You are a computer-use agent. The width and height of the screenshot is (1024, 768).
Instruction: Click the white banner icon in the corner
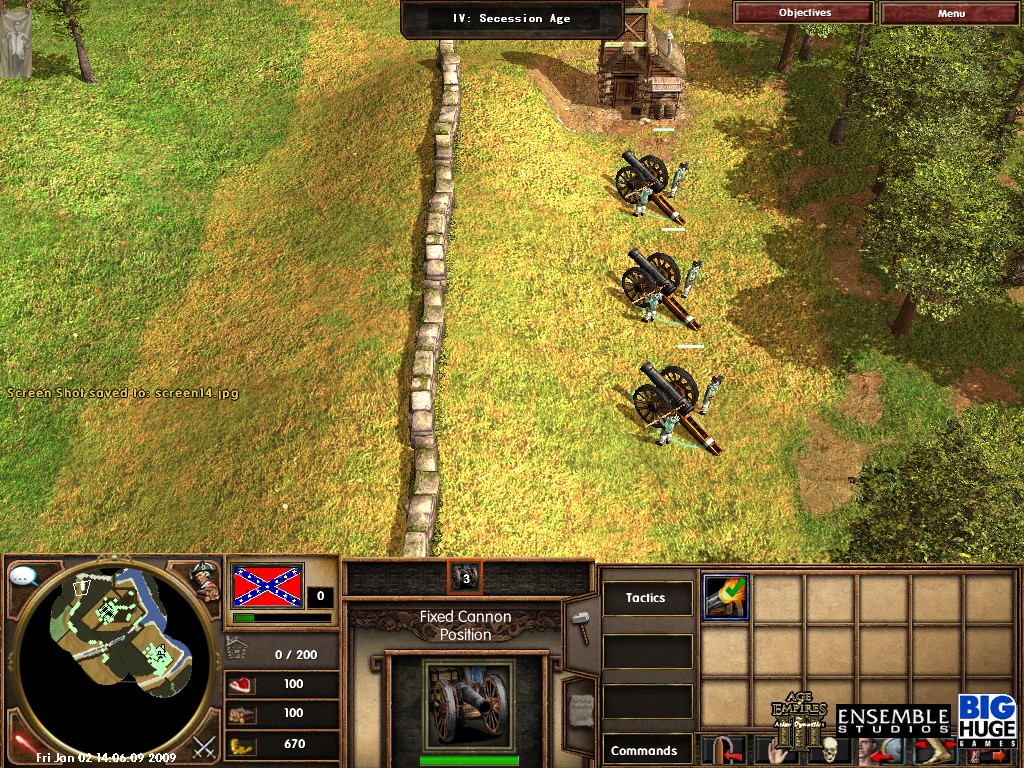point(15,40)
